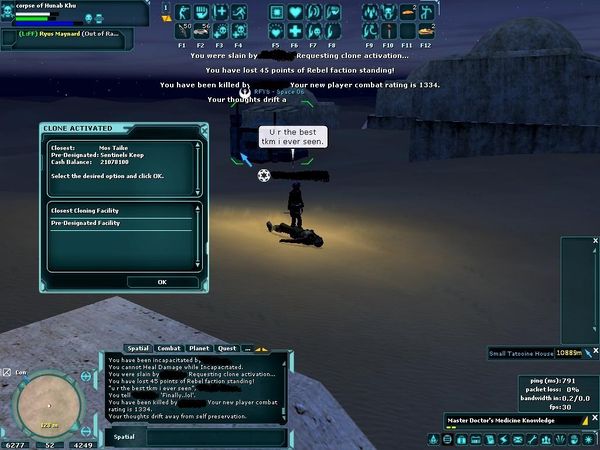600x450 pixels.
Task: Select the Spatial chat tab
Action: coord(139,348)
